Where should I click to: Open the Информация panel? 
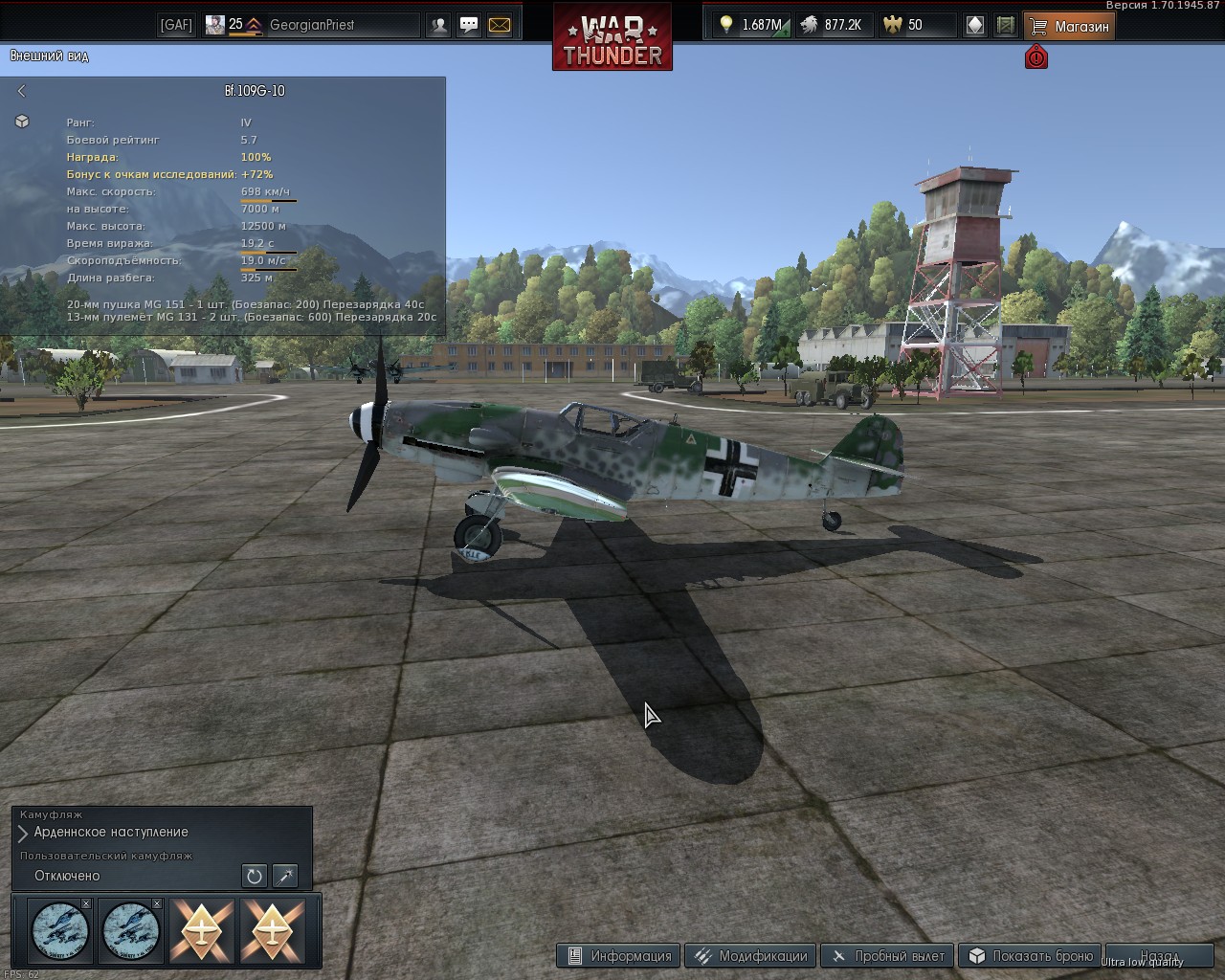(x=619, y=955)
